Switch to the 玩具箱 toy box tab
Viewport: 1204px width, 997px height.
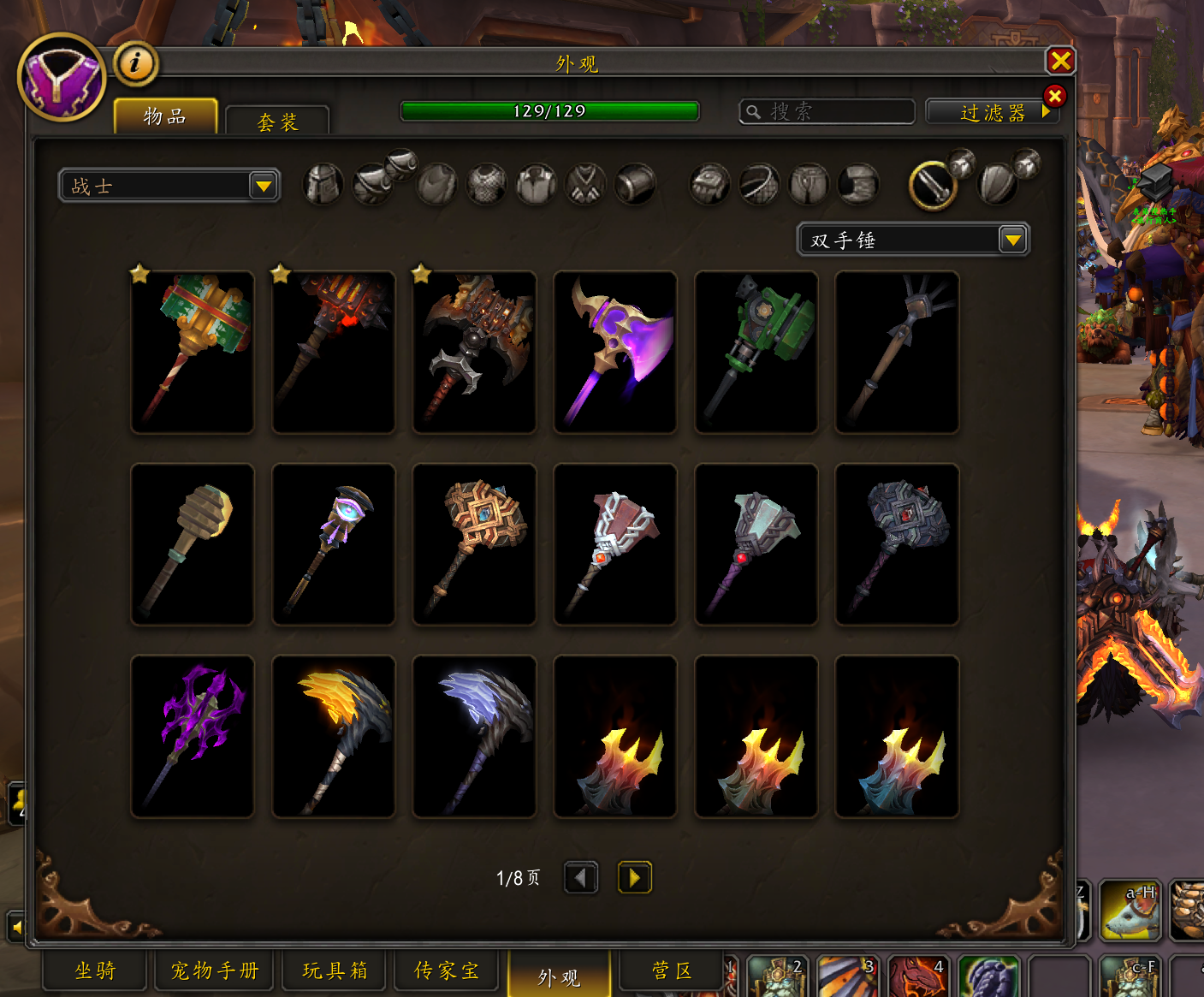click(335, 970)
